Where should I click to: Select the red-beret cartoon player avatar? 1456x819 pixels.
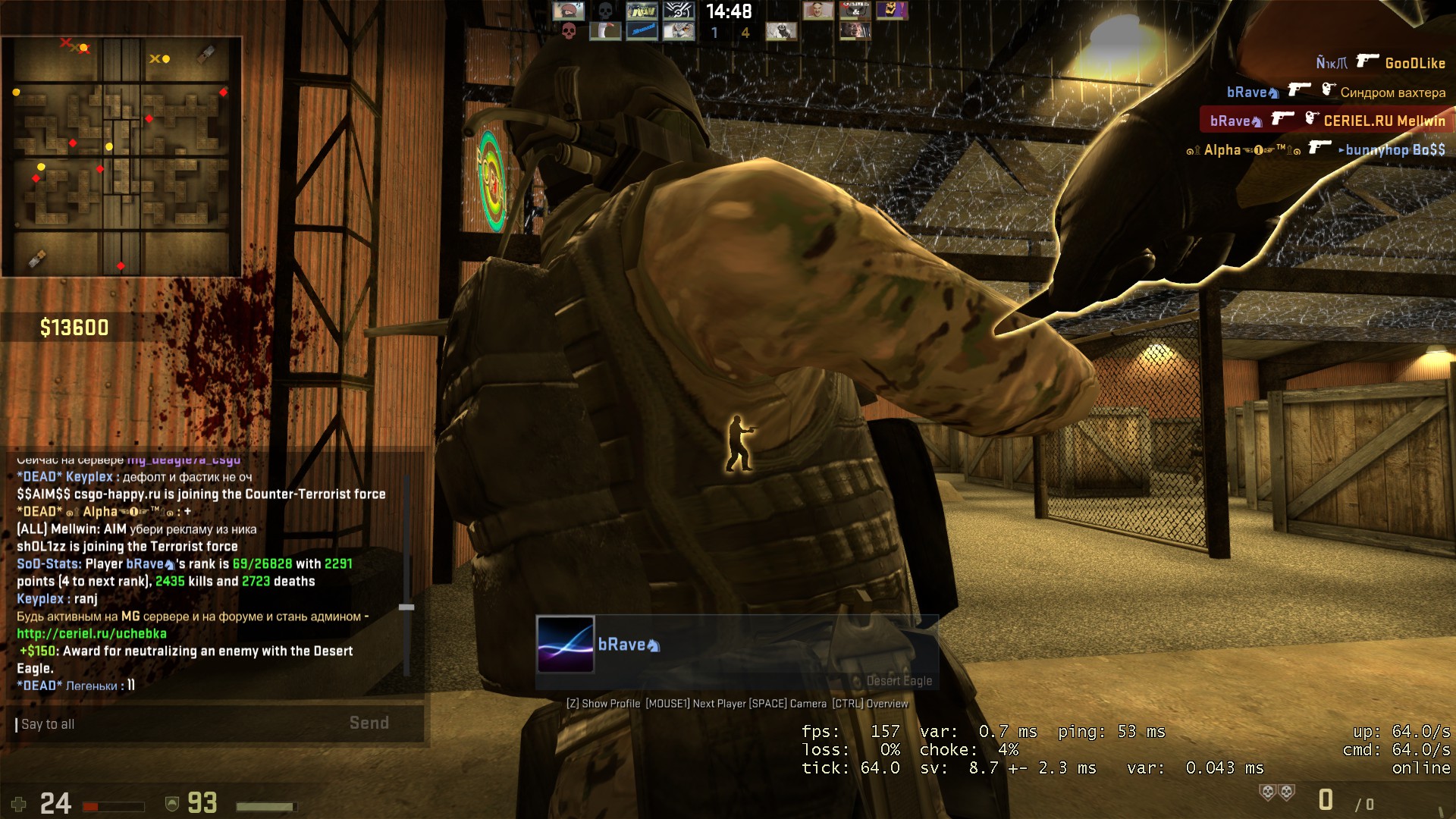pyautogui.click(x=568, y=11)
